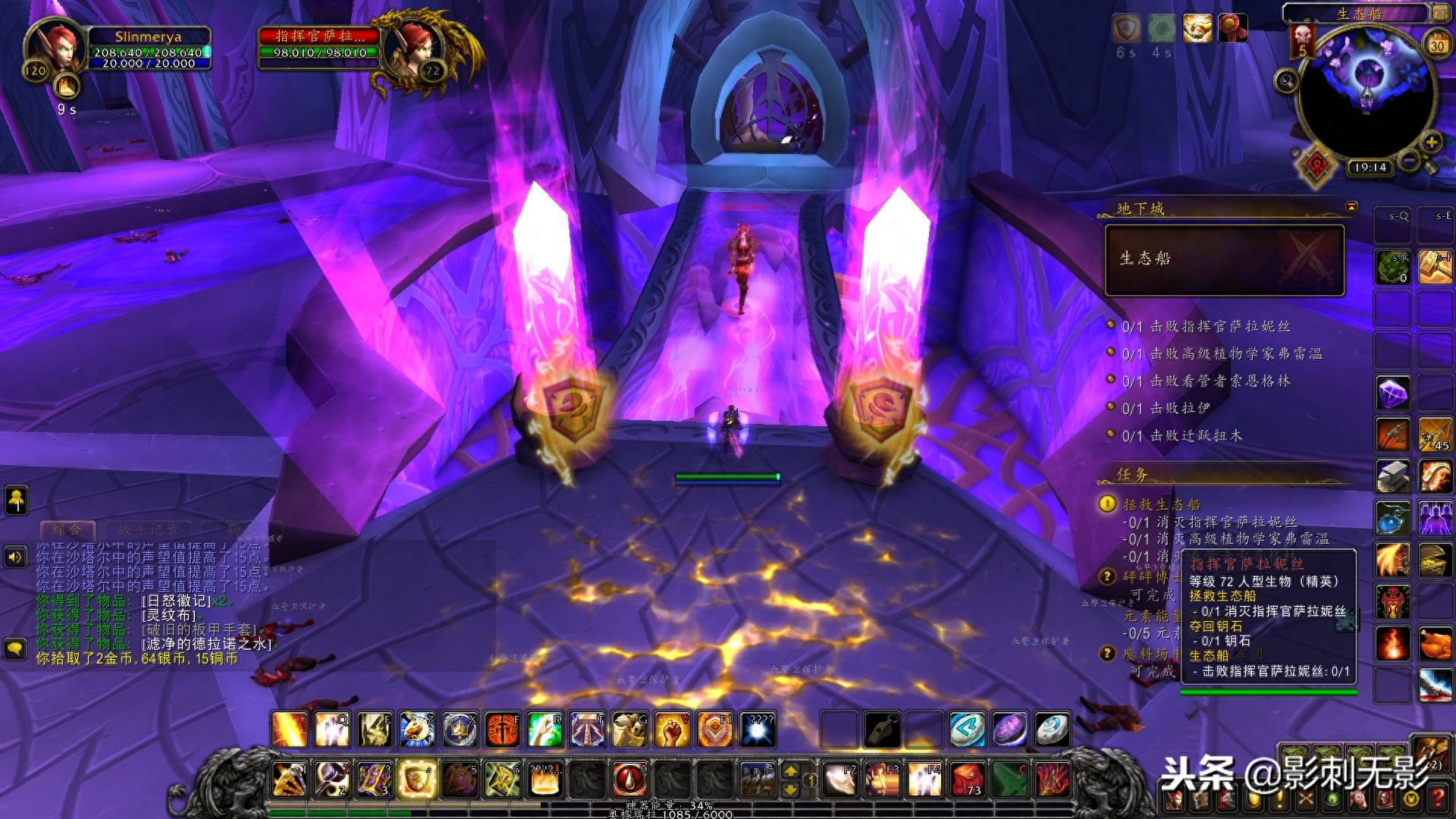Click the golden handshake buff icon
The width and height of the screenshot is (1456, 819).
pos(1197,29)
